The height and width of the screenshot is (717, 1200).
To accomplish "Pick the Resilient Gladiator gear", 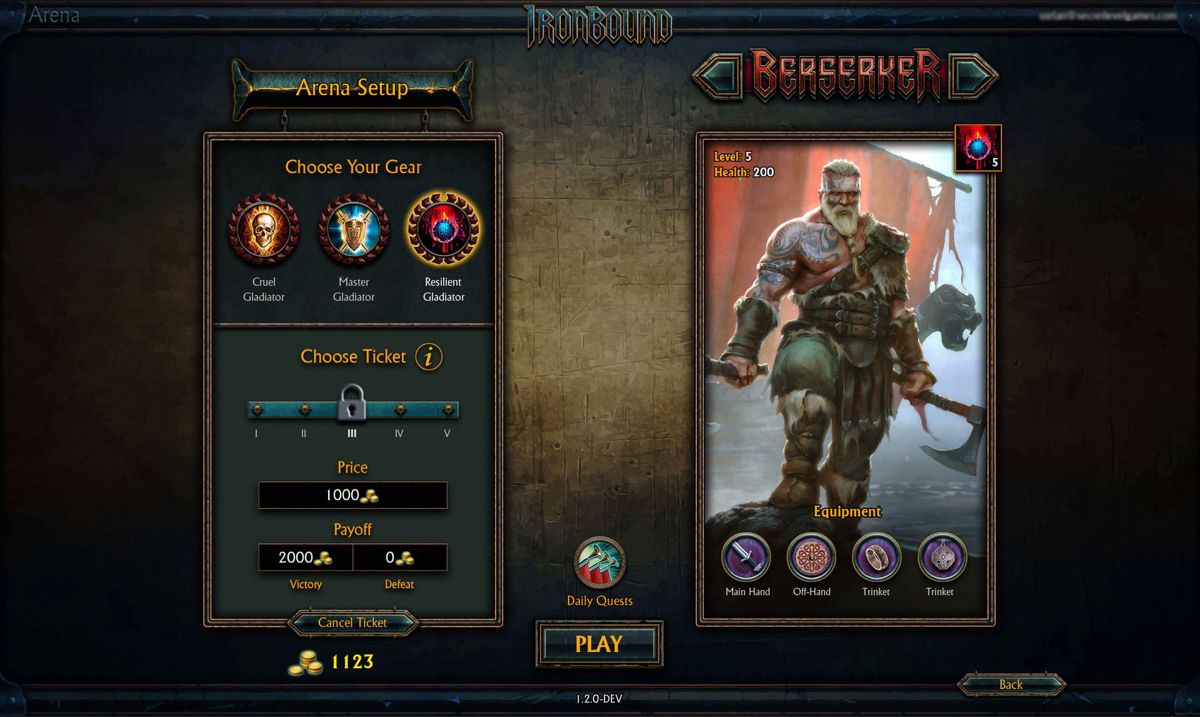I will tap(443, 230).
